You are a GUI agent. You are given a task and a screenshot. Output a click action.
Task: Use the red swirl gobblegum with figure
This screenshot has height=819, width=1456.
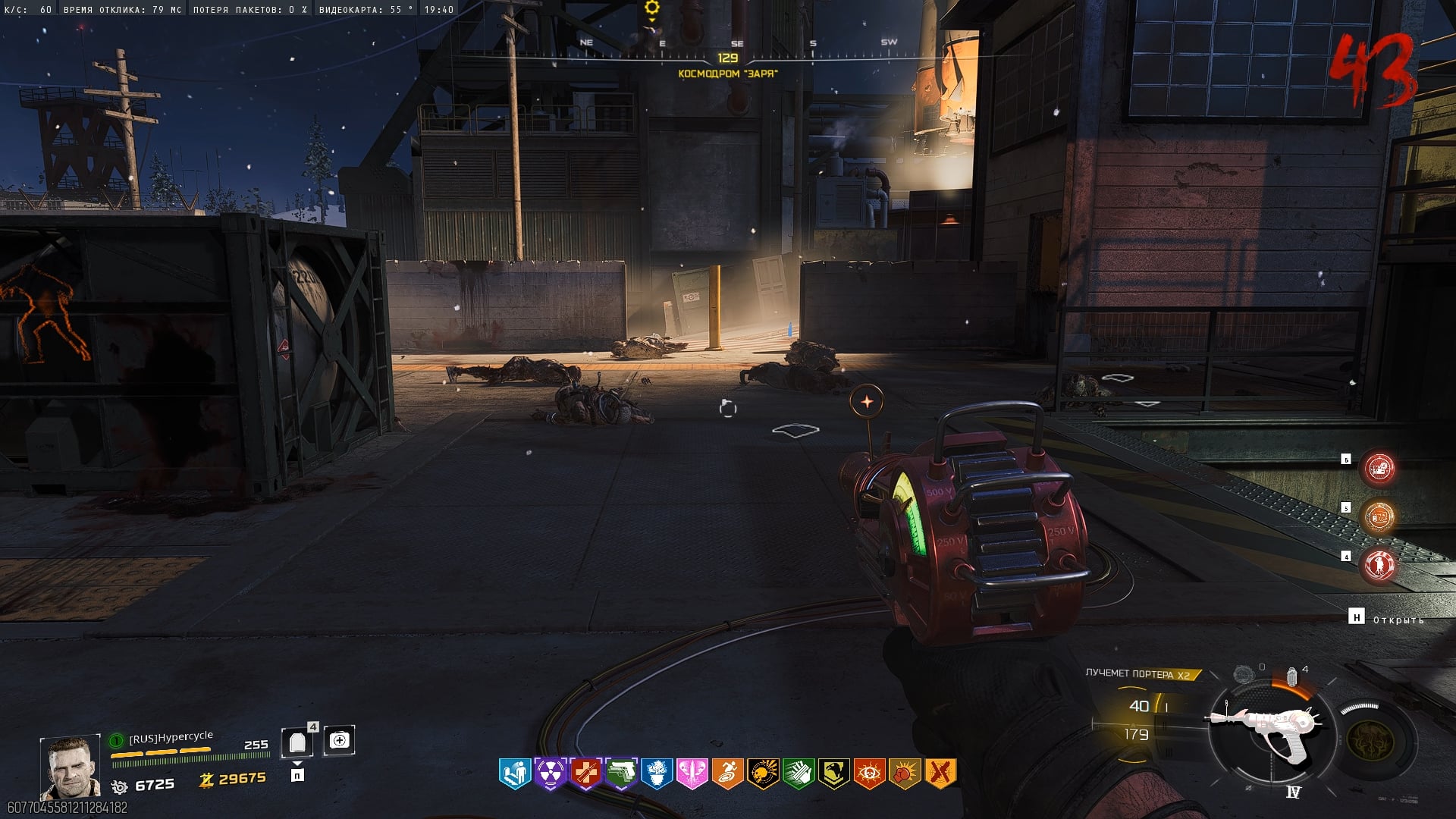coord(1379,565)
